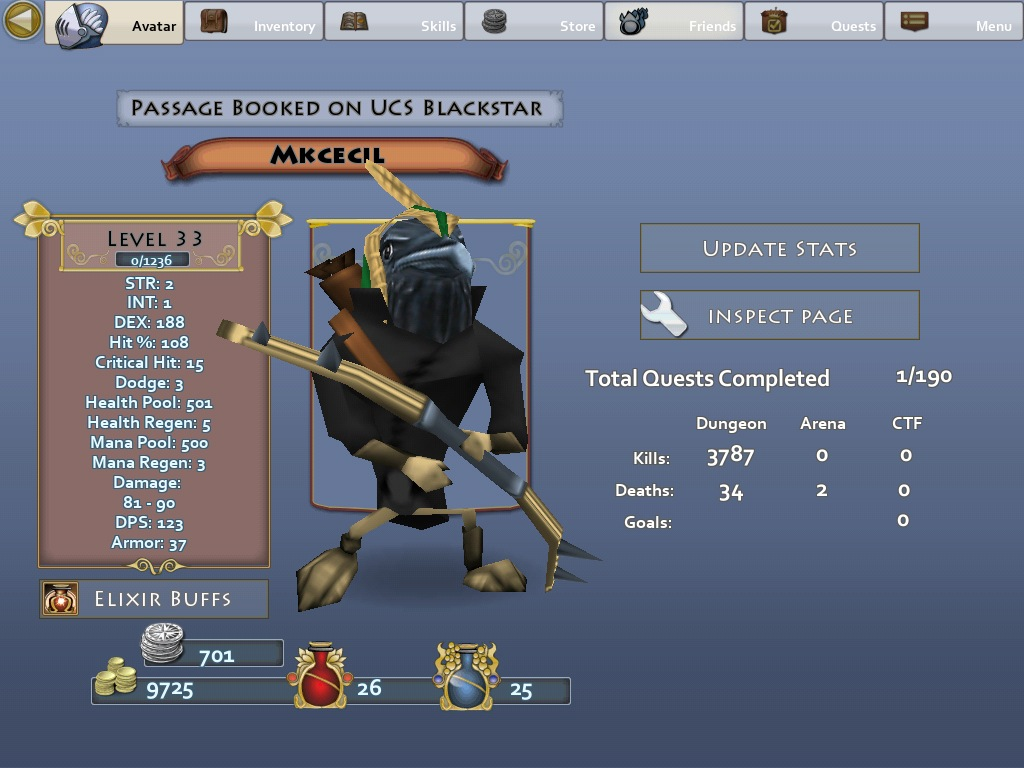
Task: Click the Passage Booked on UCS Blackstar banner
Action: click(339, 108)
